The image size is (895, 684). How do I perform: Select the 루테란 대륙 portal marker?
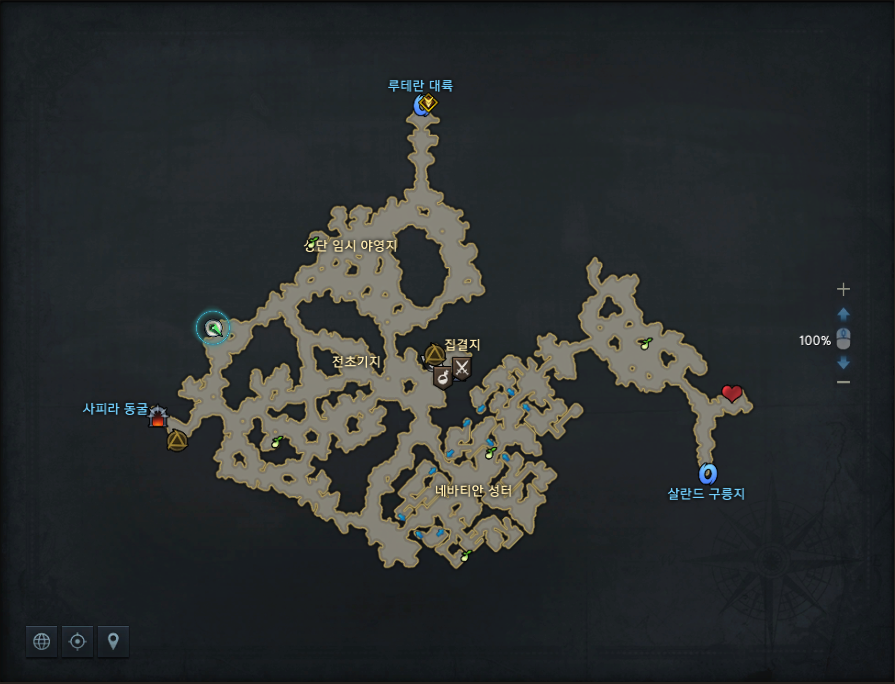point(421,104)
